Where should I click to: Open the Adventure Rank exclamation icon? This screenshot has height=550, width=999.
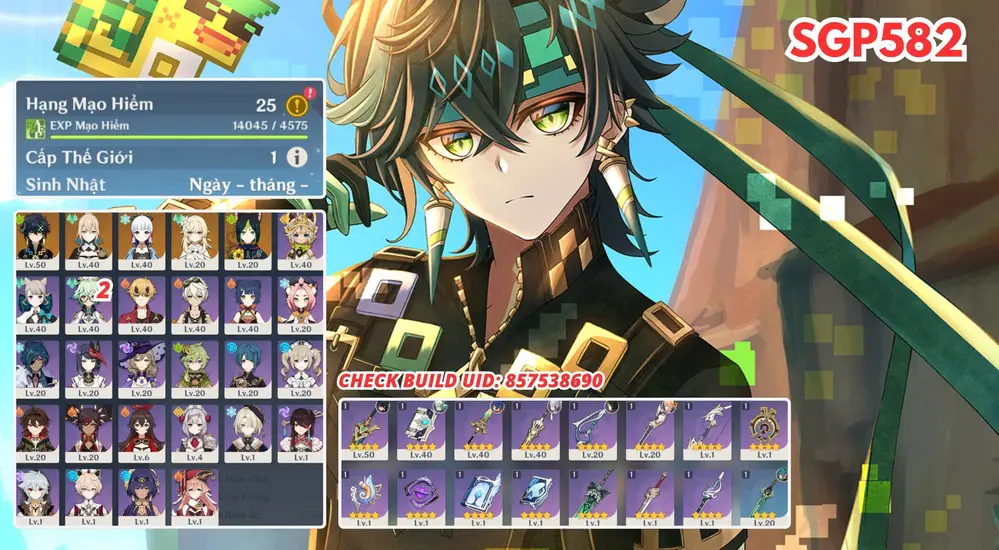pos(295,105)
